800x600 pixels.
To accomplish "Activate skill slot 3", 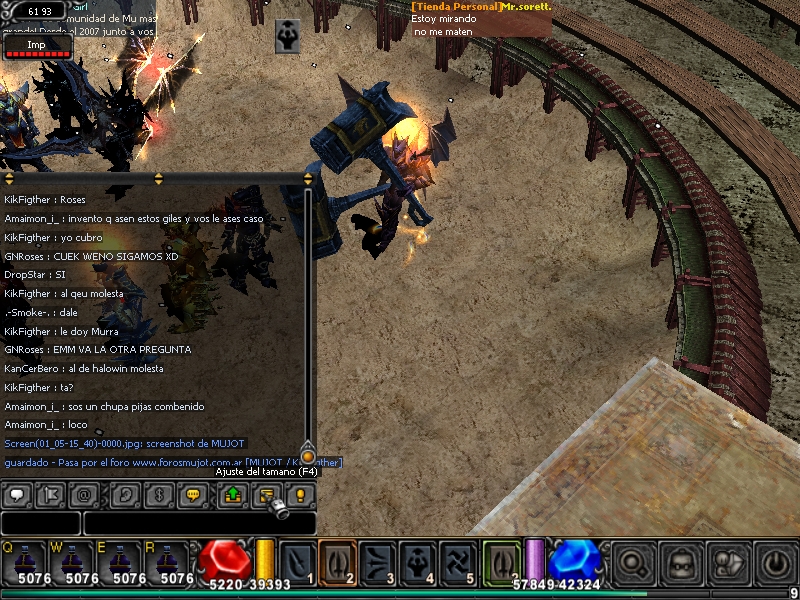I will [x=377, y=561].
